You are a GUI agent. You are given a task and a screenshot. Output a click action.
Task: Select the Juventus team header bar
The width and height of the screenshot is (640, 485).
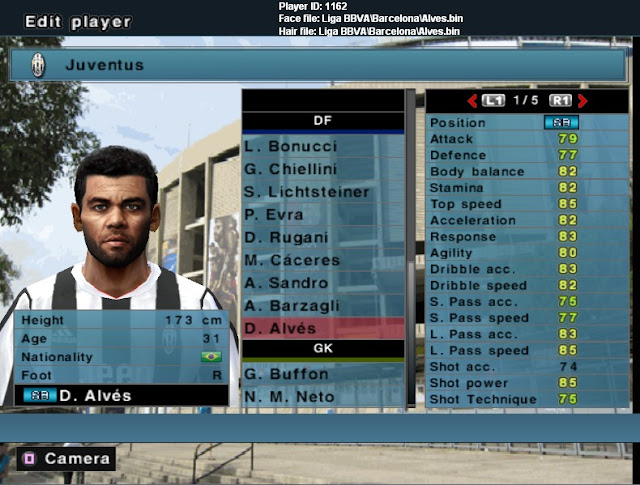(x=320, y=65)
